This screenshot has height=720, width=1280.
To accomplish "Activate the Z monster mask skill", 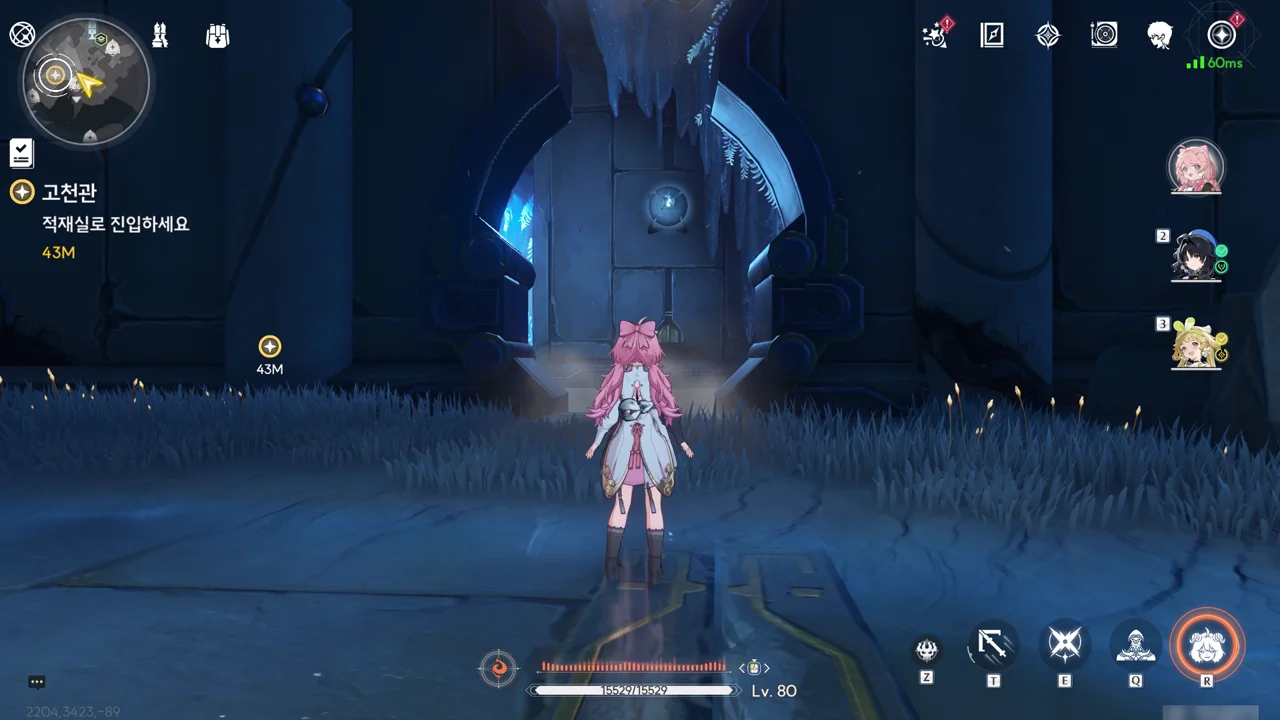I will [927, 651].
